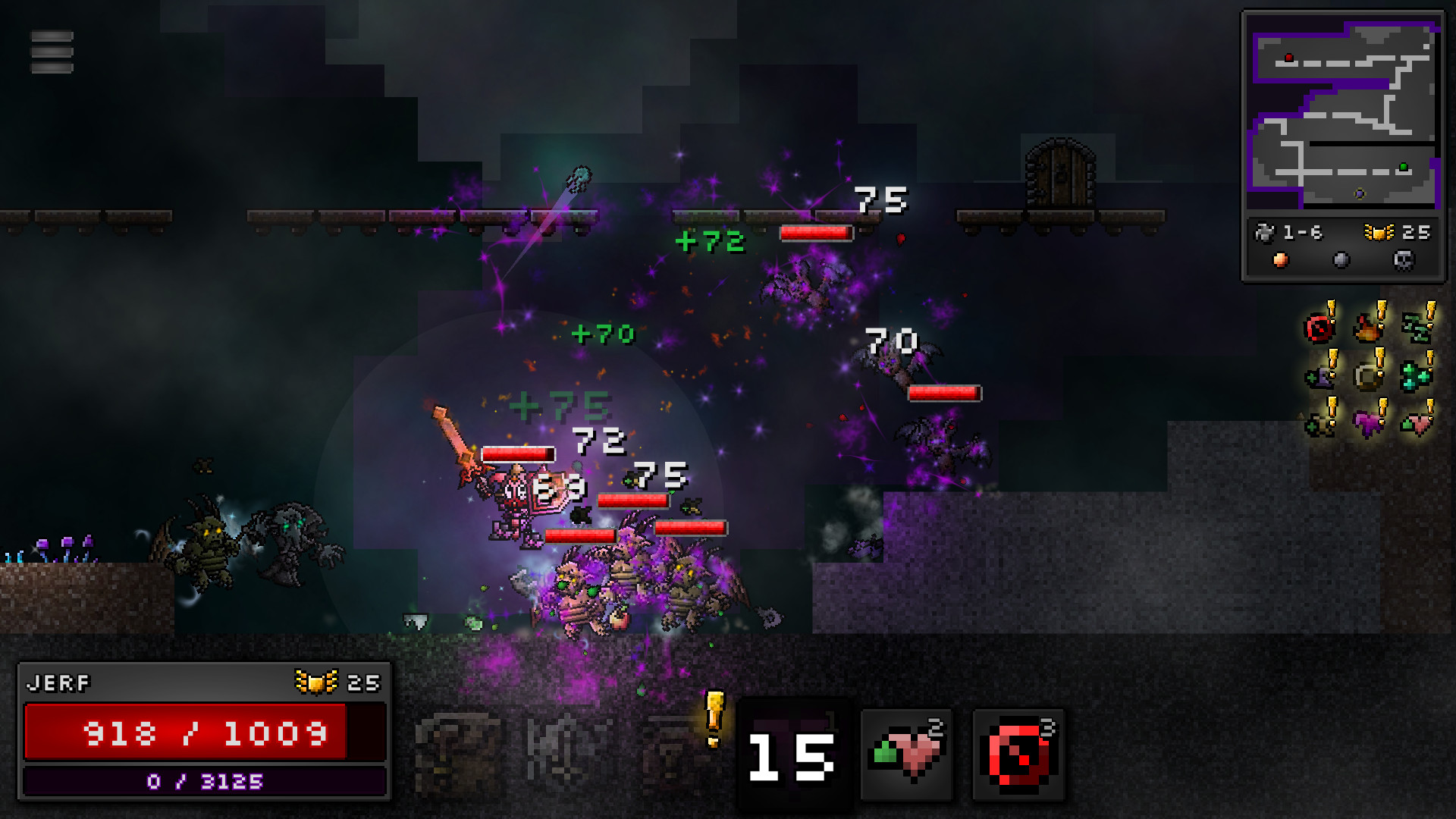Click the 1-6 damage stat icon

(1265, 232)
